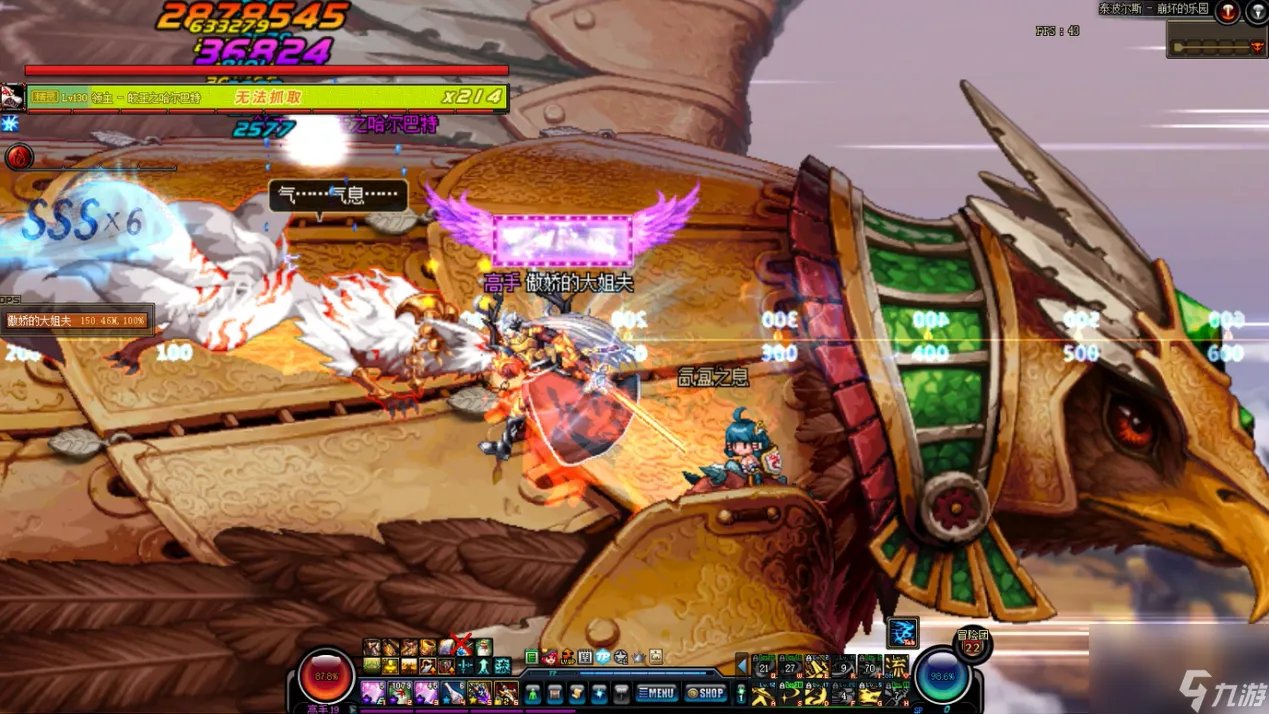The width and height of the screenshot is (1269, 714).
Task: Open the adventure team level 22 badge
Action: pos(972,646)
